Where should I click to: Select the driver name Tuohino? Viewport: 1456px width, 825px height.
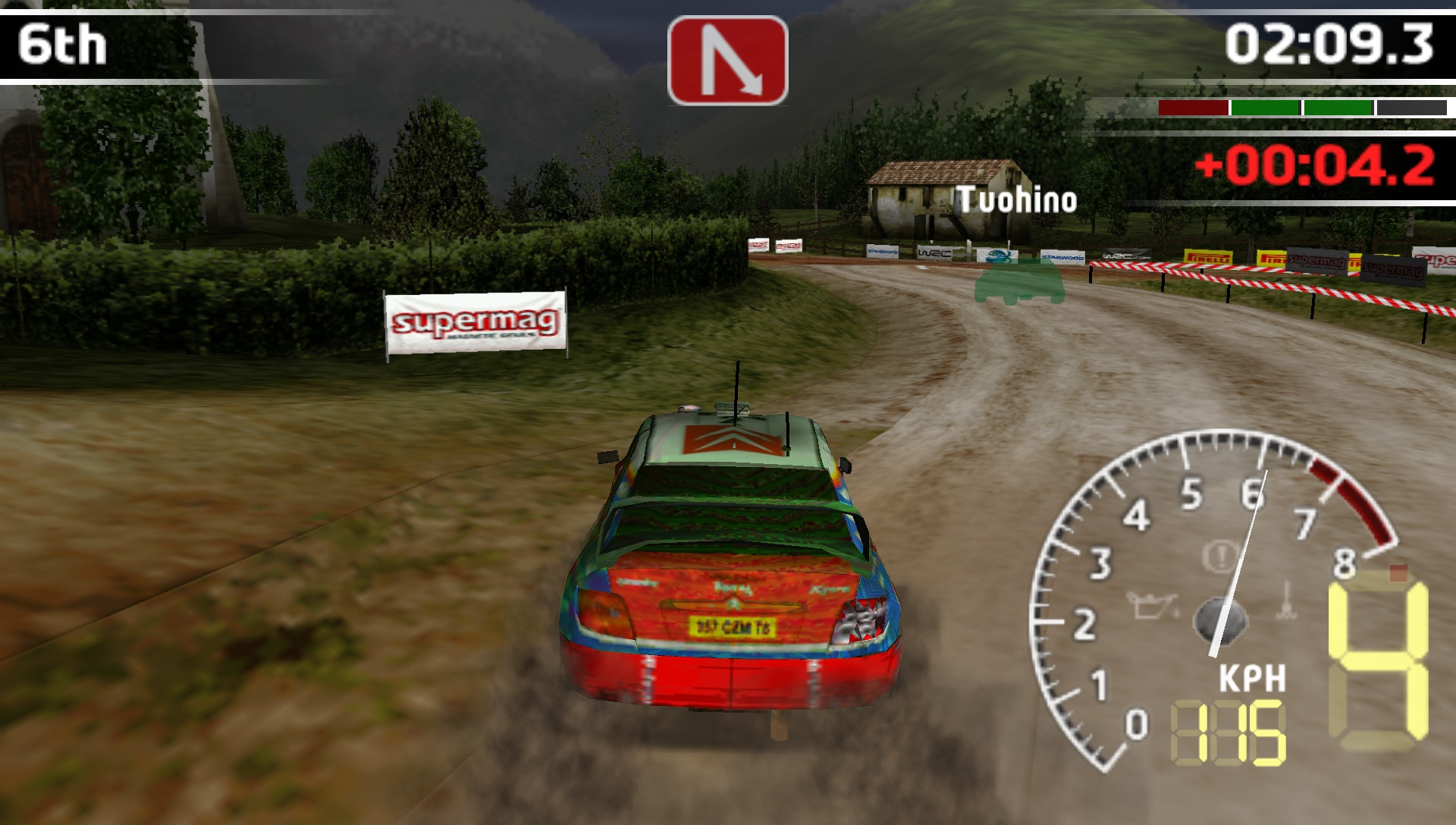(x=1016, y=200)
